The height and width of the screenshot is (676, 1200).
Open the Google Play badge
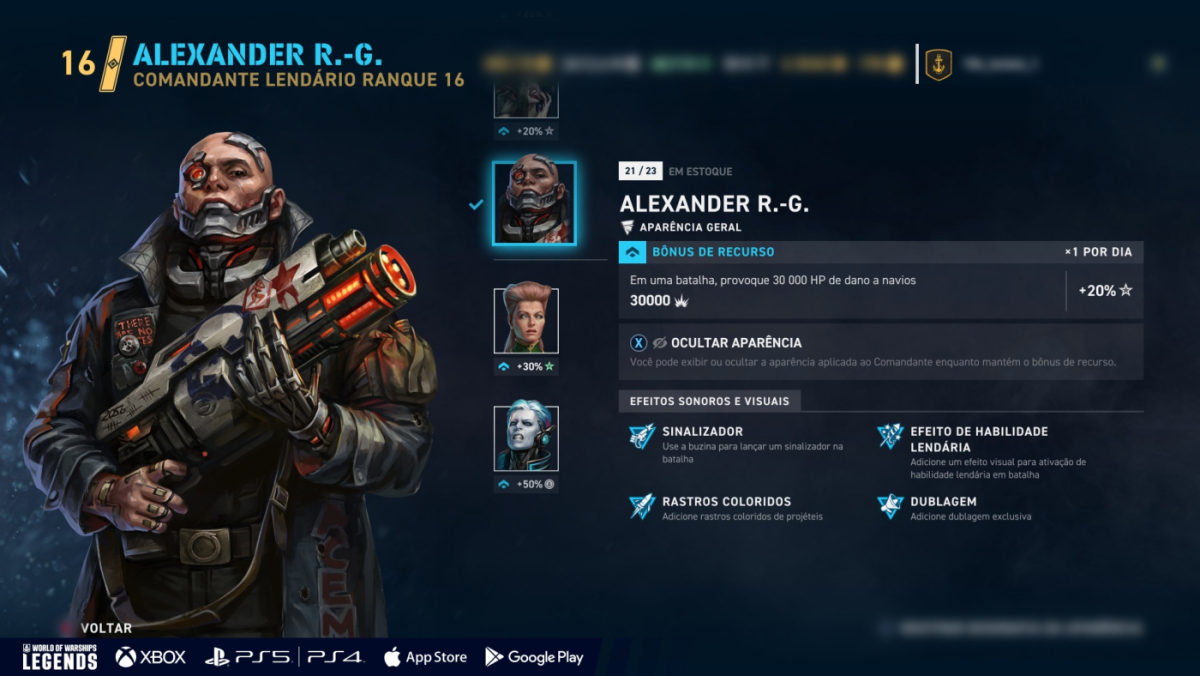click(x=534, y=657)
